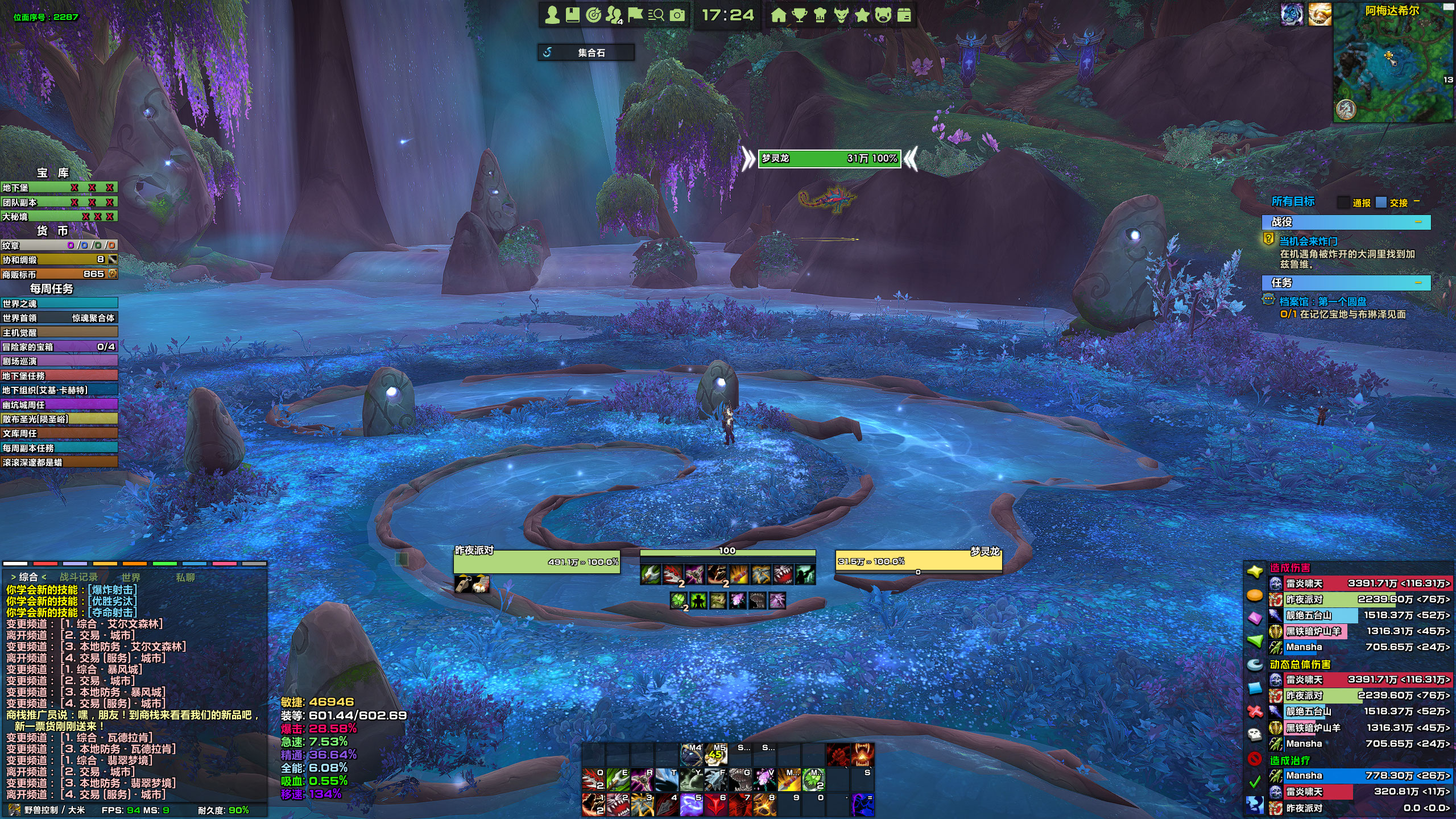Screen dimensions: 1456x819
Task: Select the white skull raid marker
Action: click(1255, 735)
